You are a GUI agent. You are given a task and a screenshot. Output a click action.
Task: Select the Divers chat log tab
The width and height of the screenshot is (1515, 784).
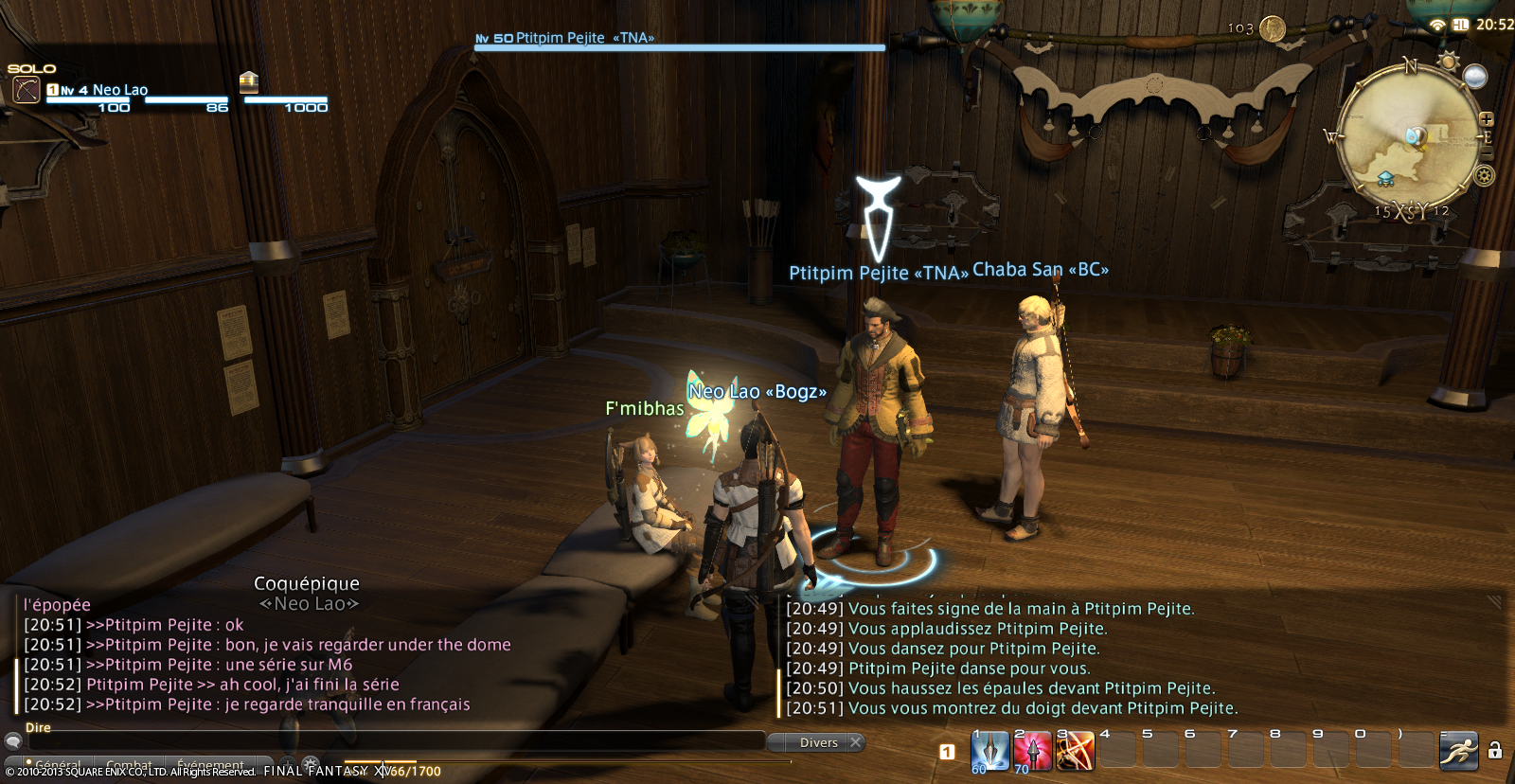(818, 742)
